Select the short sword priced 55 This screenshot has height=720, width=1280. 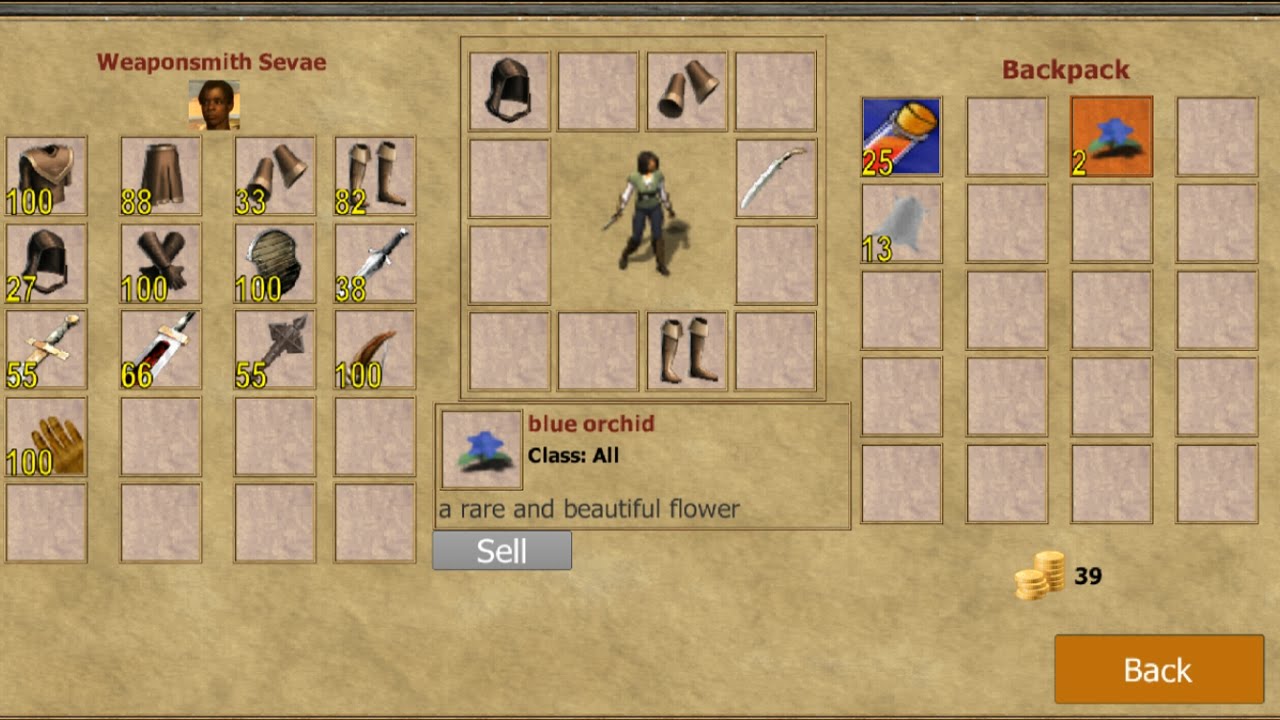[46, 349]
